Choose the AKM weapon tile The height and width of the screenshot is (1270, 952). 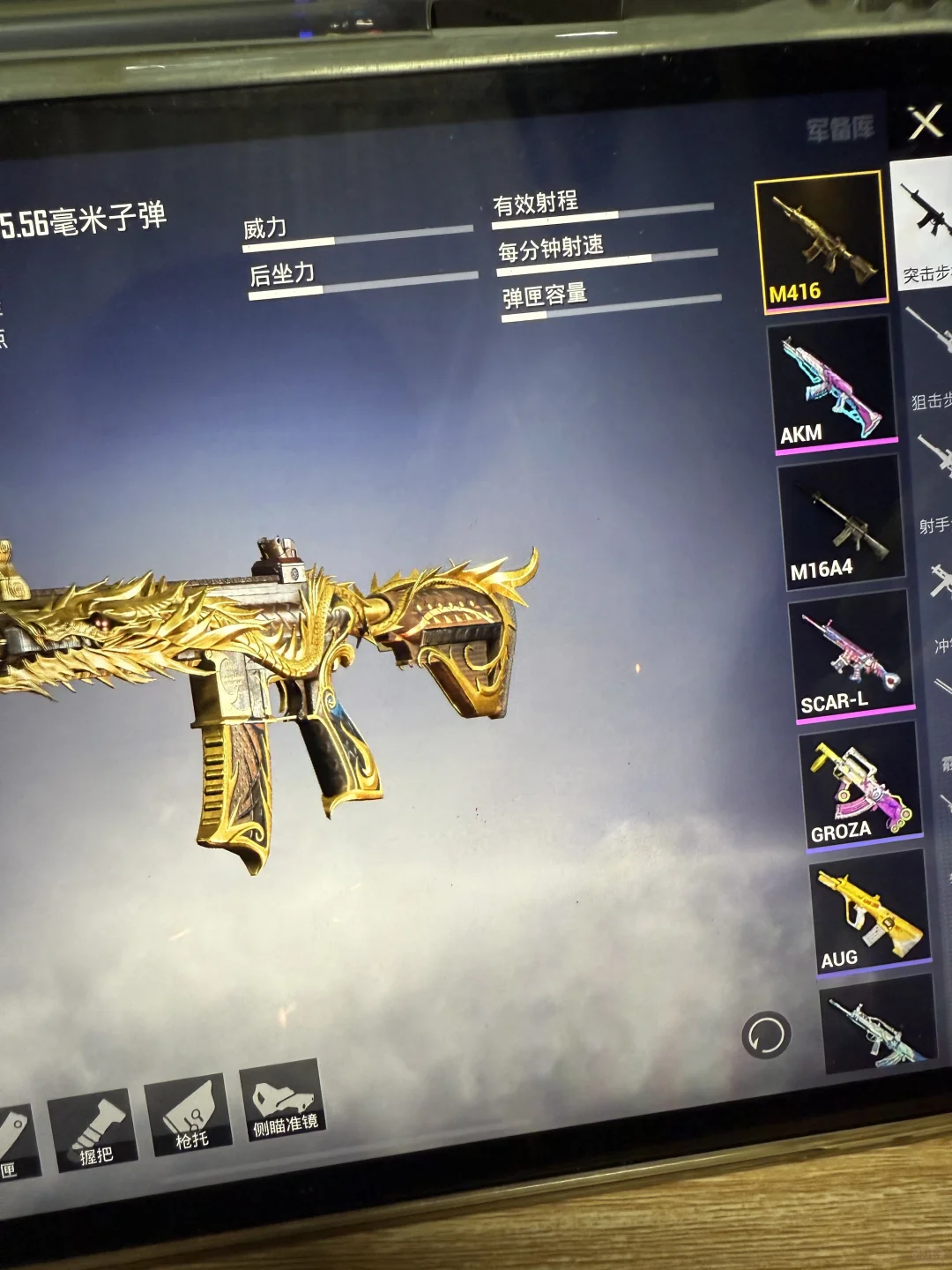(x=832, y=385)
